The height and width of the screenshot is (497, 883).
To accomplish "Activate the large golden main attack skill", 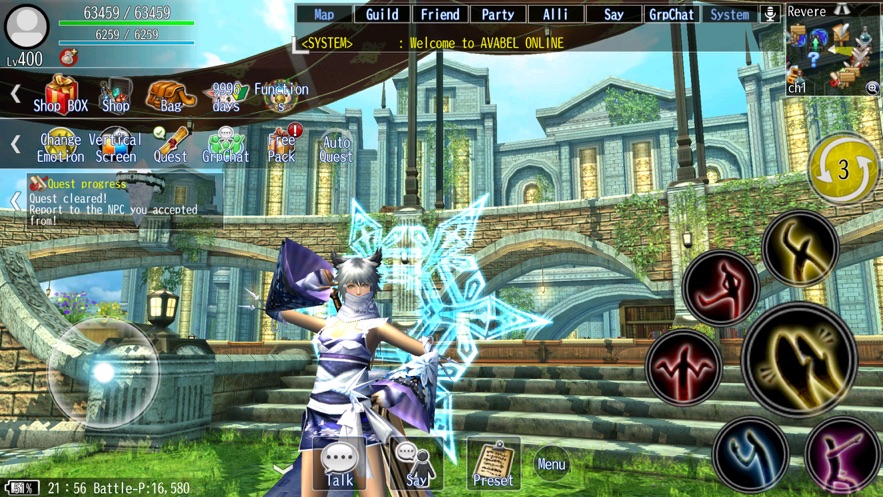I will click(799, 359).
